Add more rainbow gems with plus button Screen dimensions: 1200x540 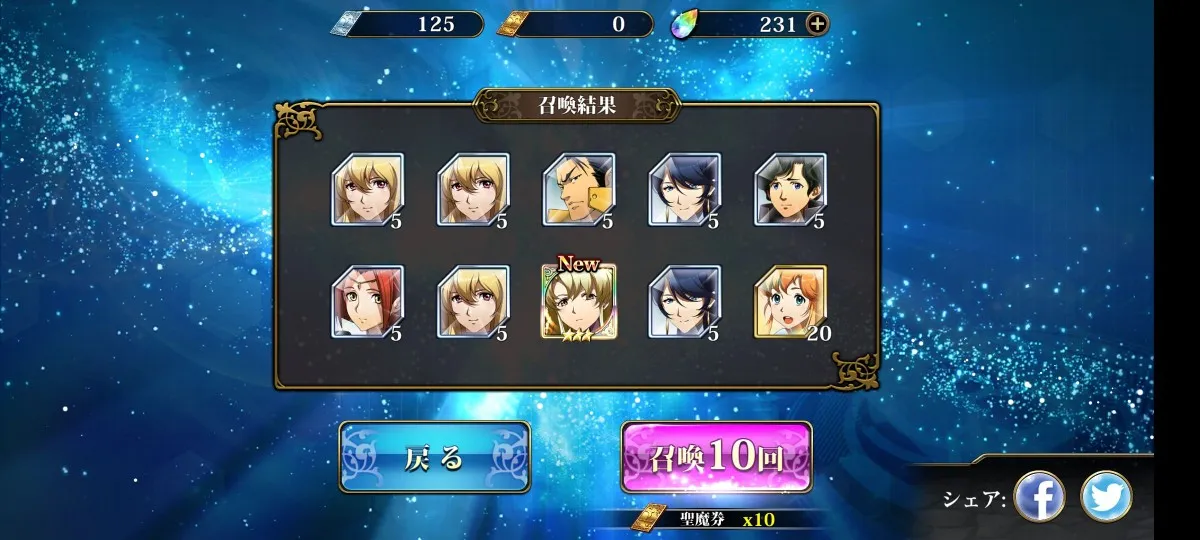click(x=817, y=24)
